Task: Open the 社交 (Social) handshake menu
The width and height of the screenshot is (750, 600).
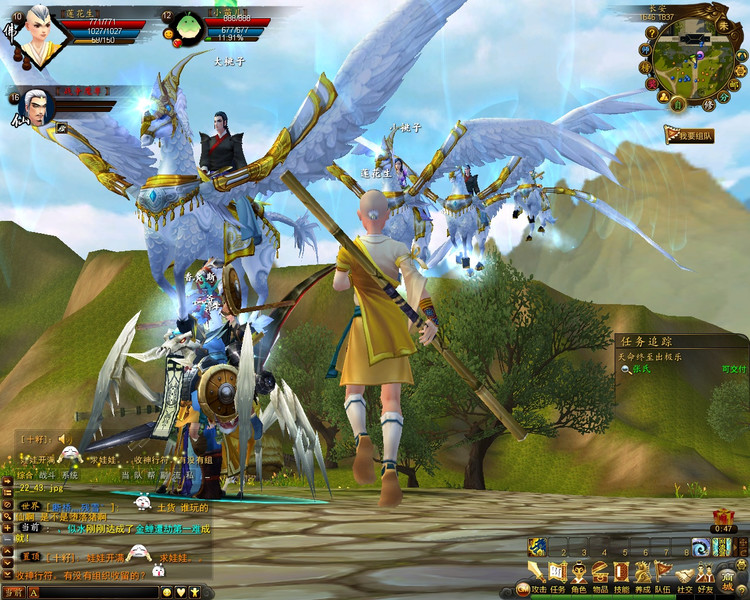Action: click(x=685, y=573)
